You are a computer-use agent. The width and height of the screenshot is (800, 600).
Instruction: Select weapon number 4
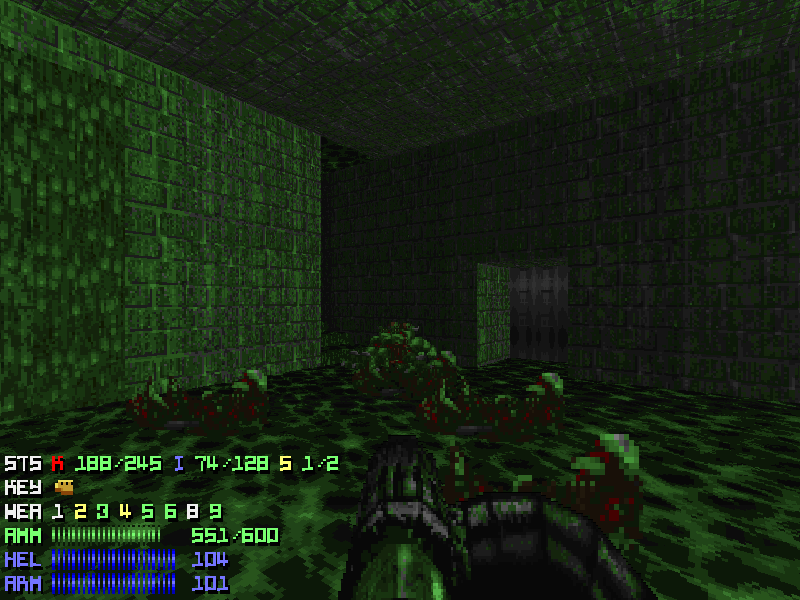[x=125, y=512]
